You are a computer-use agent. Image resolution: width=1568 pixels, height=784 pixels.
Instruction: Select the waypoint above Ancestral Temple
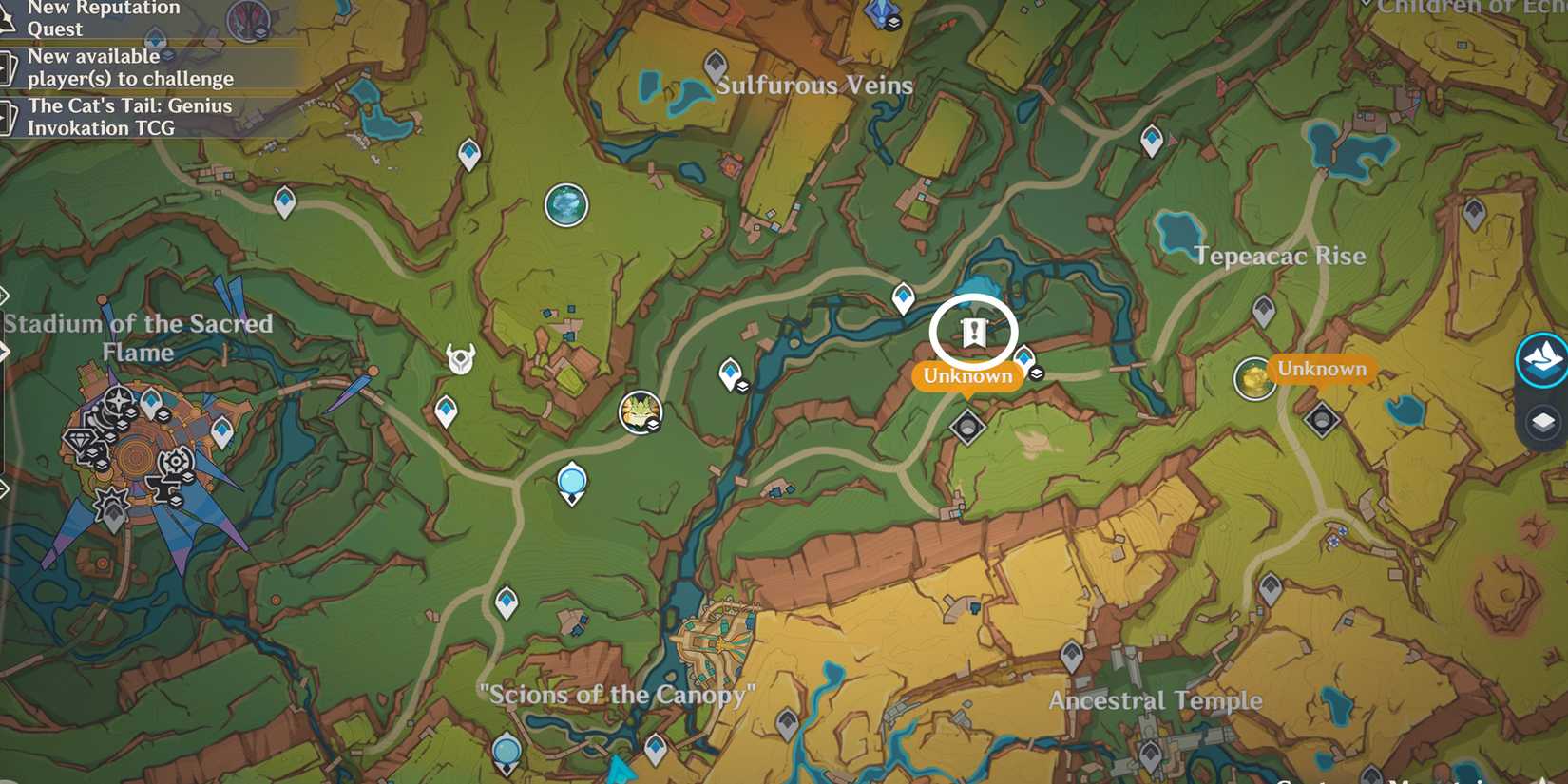(x=1071, y=656)
